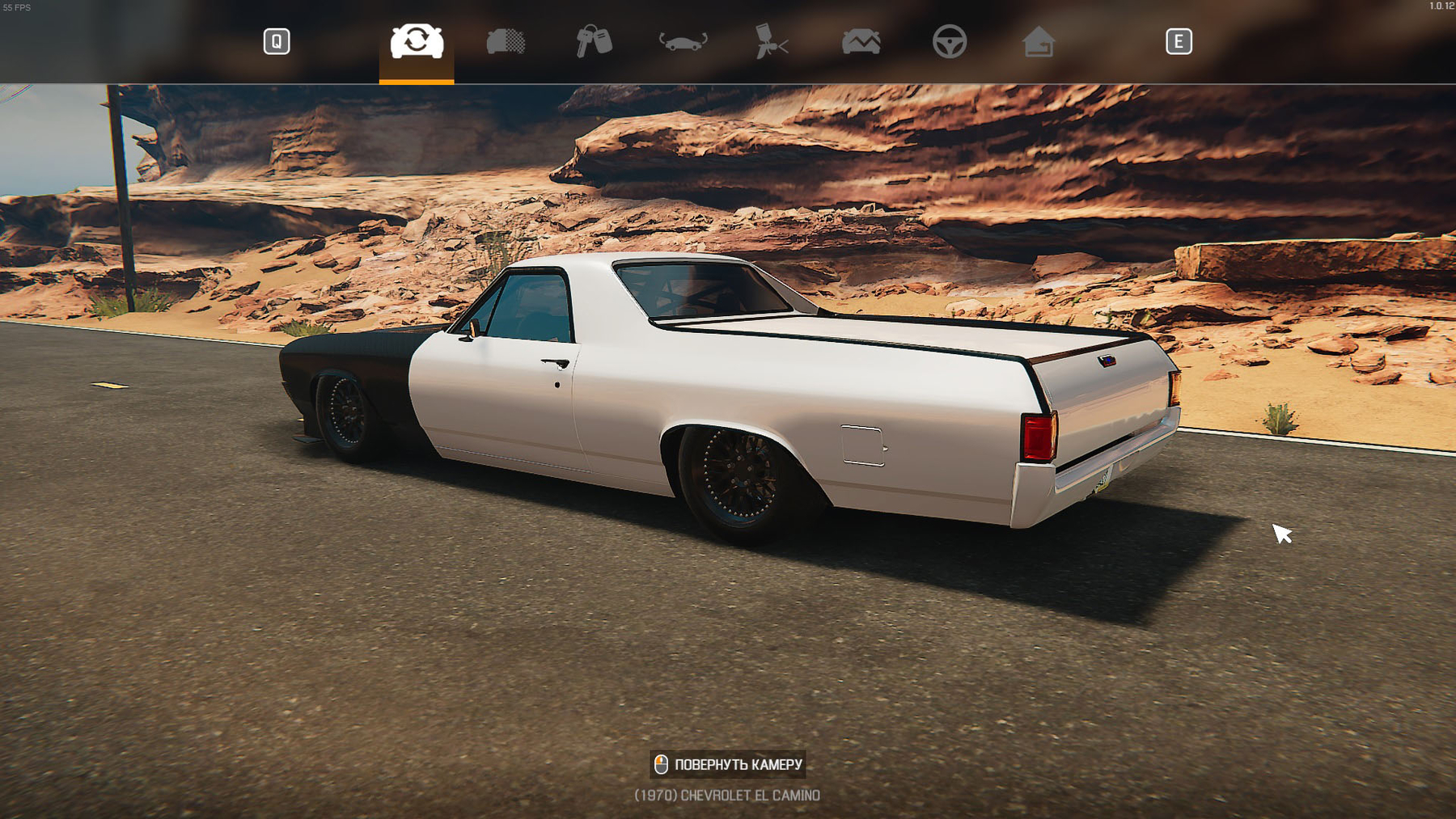The width and height of the screenshot is (1456, 819).
Task: Select the steering wheel tab
Action: point(949,41)
